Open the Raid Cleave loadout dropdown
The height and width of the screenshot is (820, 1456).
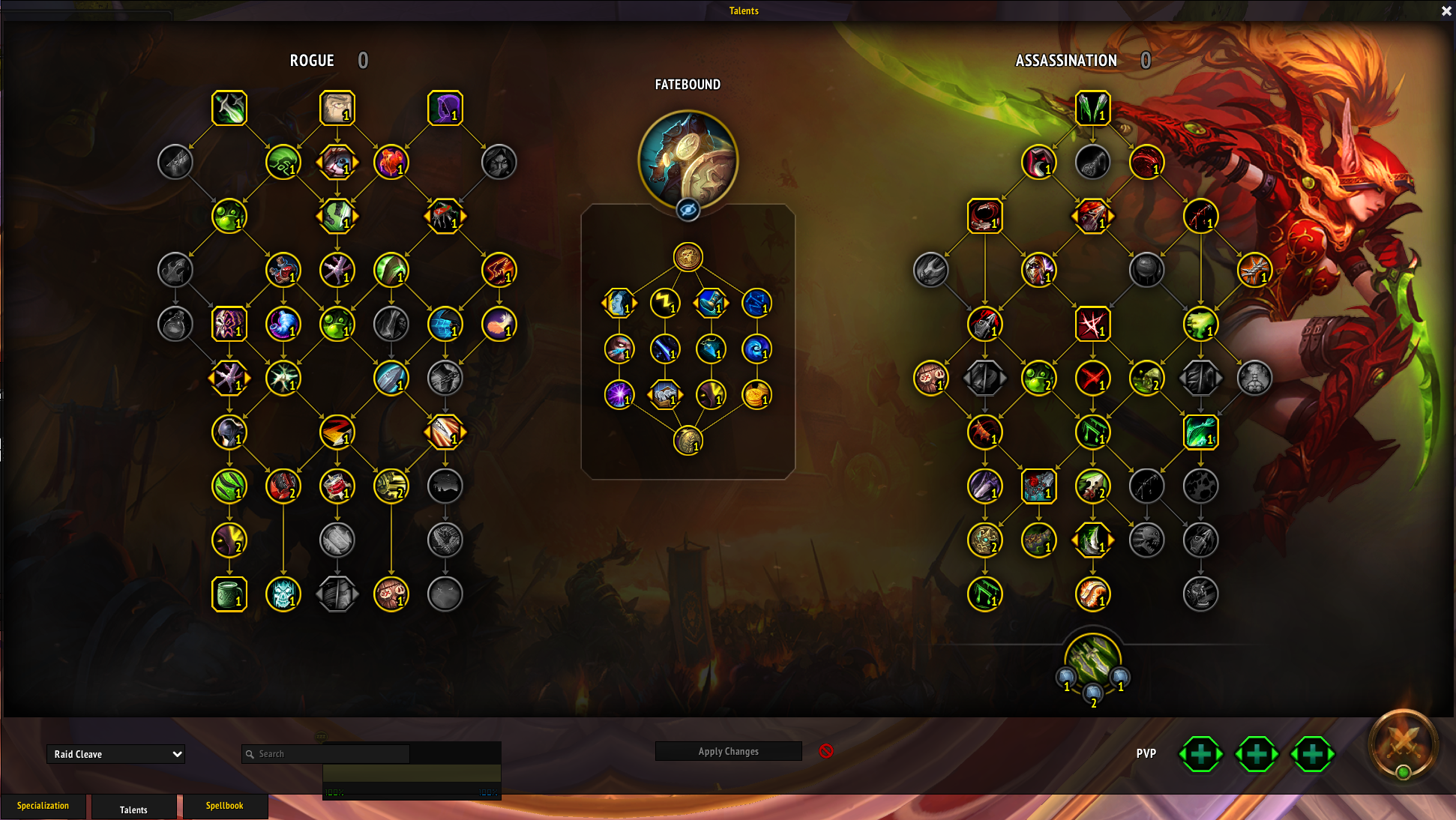coord(115,754)
